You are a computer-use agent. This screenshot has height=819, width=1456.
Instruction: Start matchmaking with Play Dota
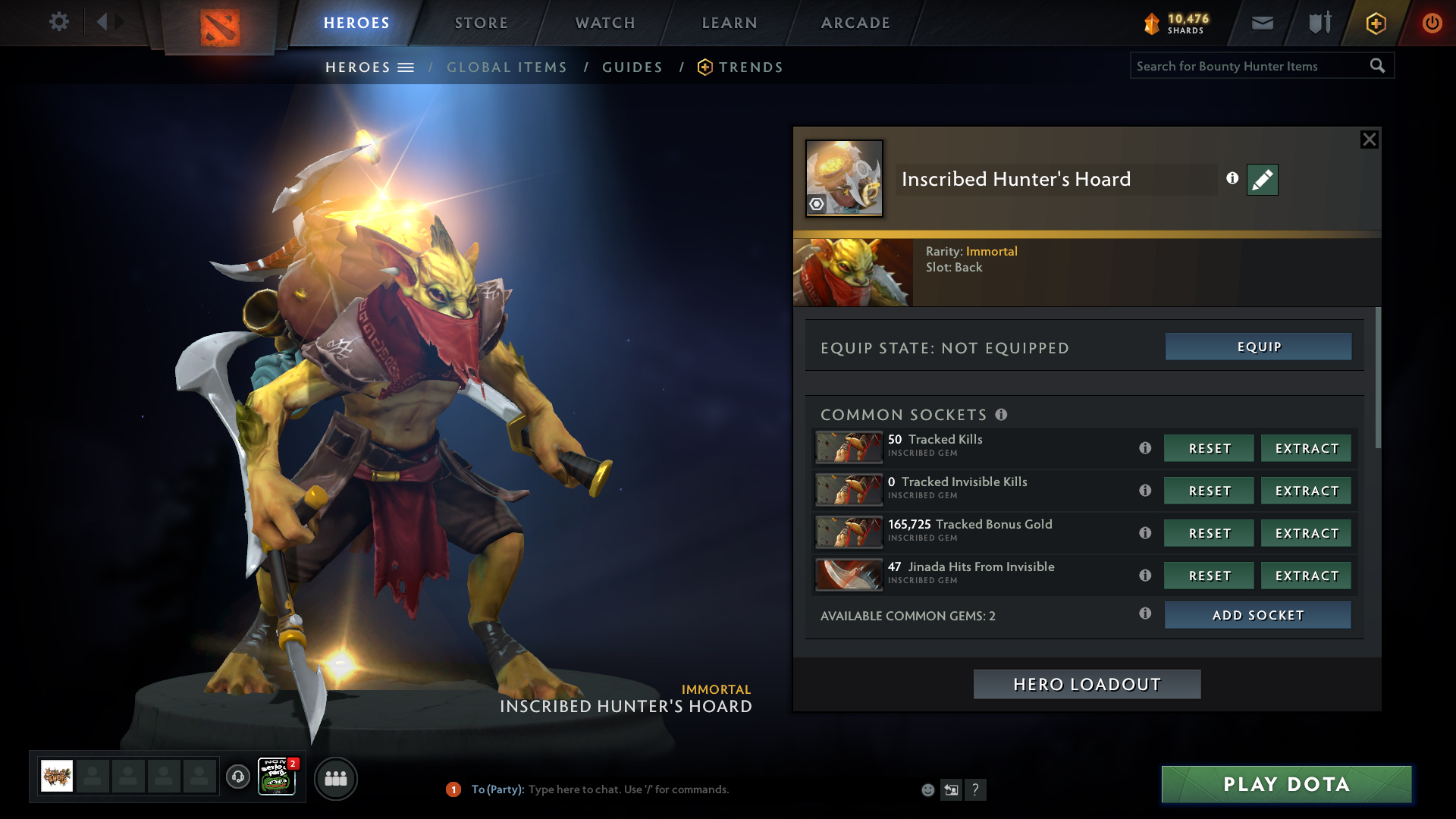[x=1286, y=784]
